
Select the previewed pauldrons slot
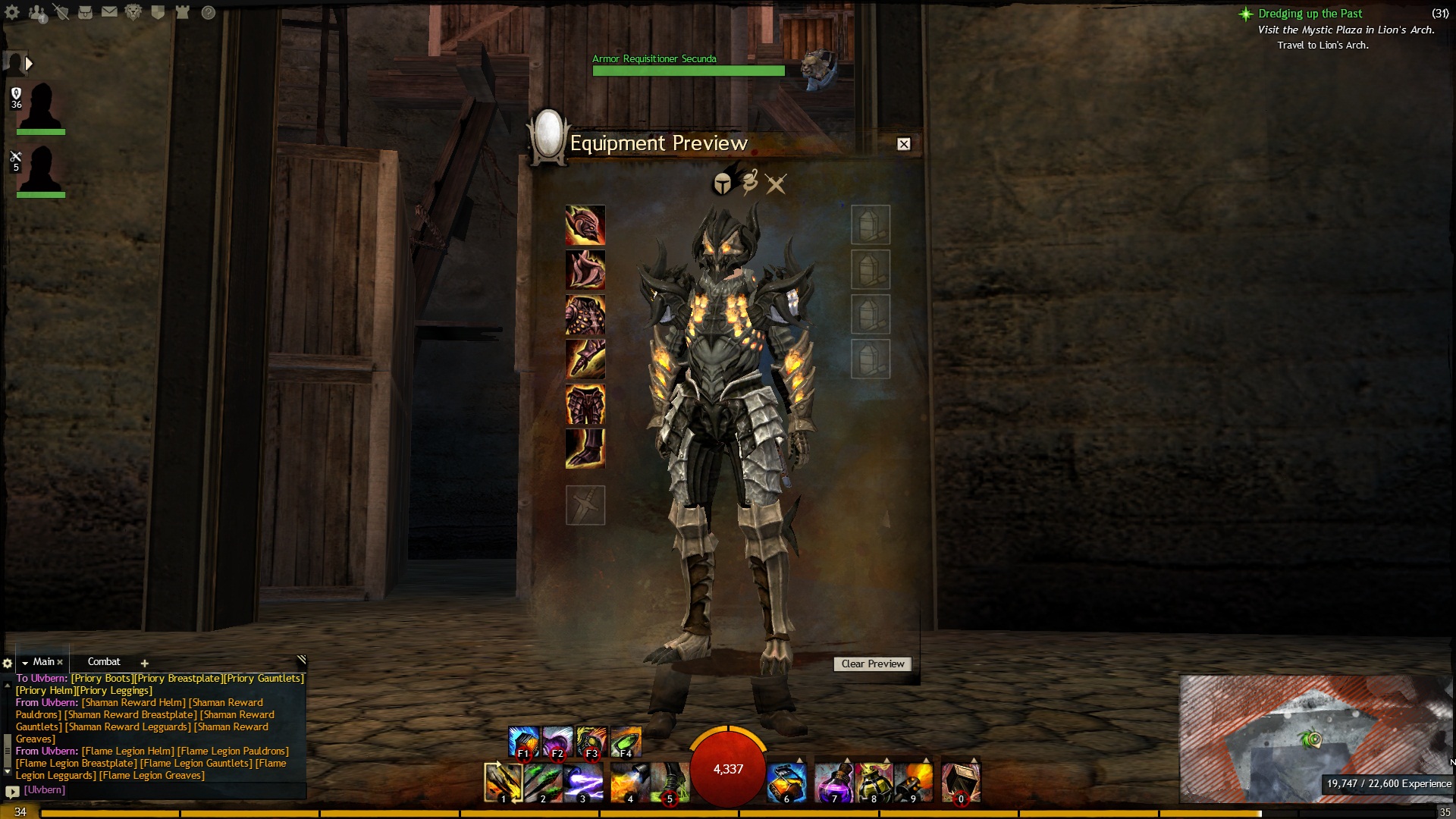tap(585, 269)
